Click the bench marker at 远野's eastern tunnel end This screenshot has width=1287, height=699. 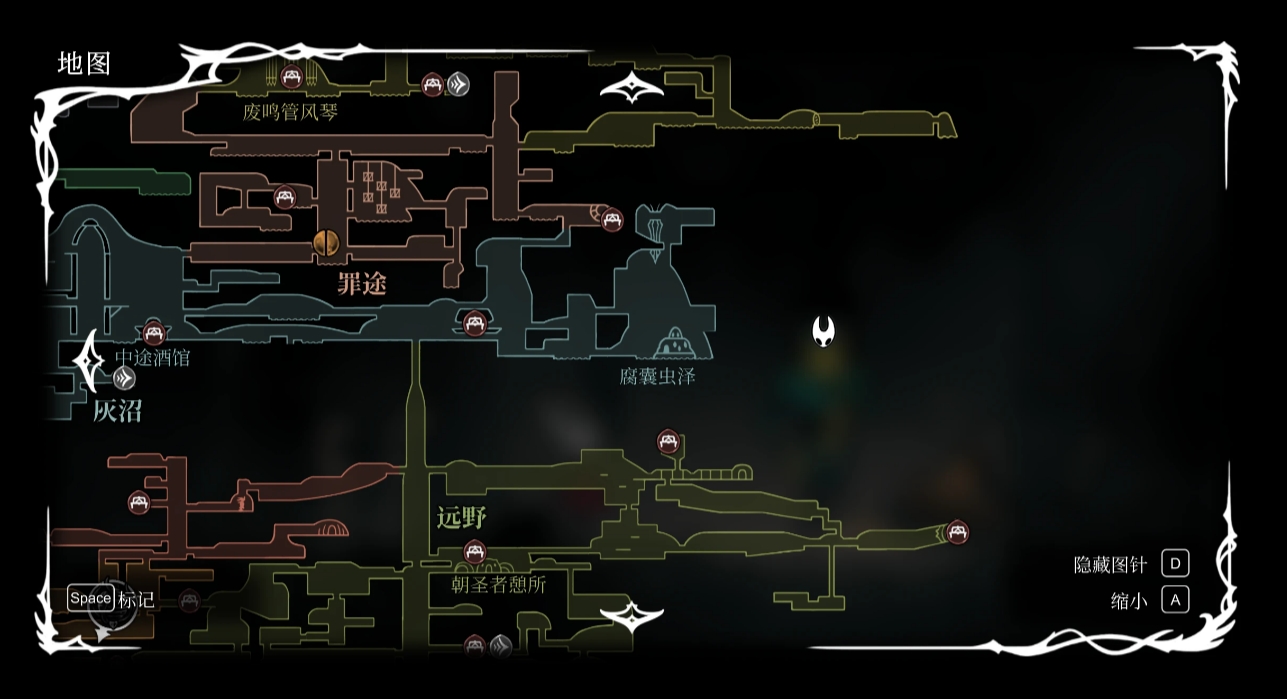coord(957,532)
